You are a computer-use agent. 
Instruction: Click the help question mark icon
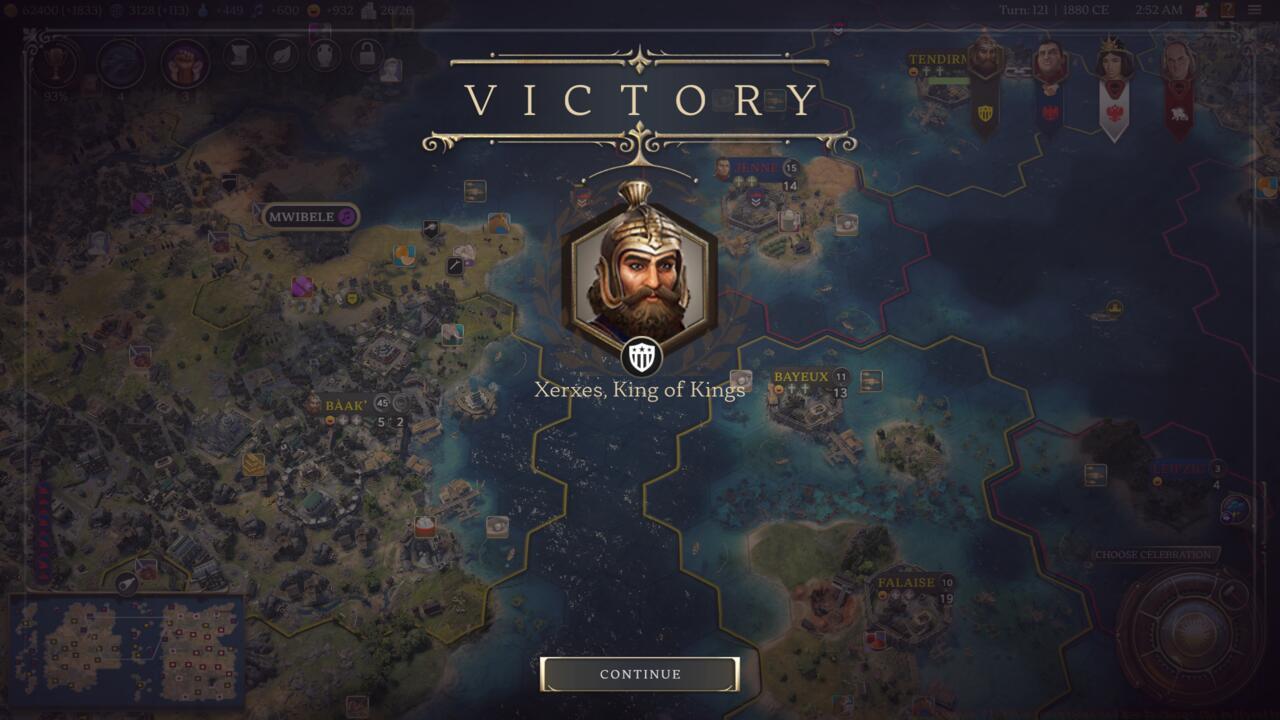[1228, 10]
